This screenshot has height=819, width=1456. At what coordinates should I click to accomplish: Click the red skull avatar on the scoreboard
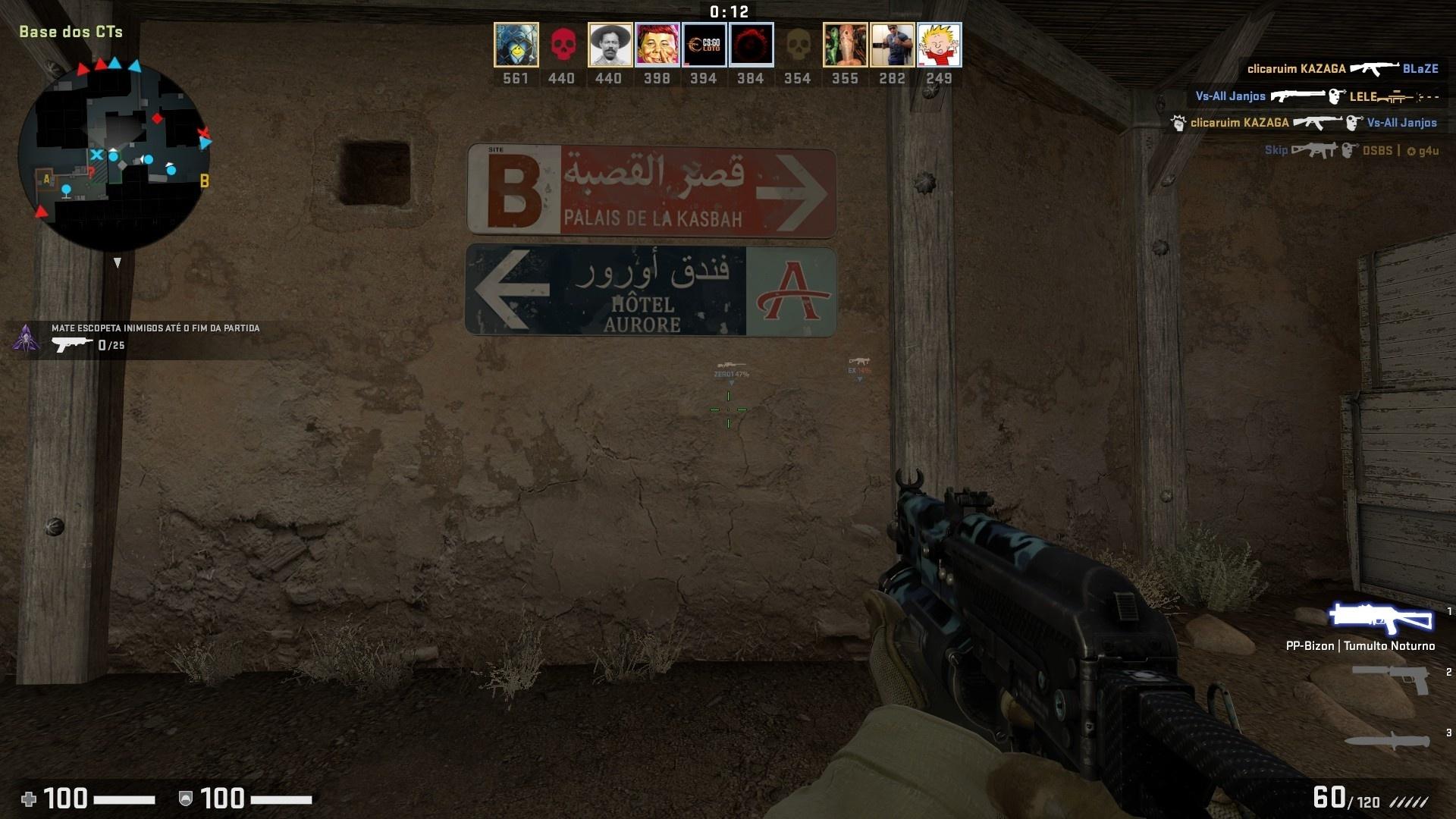[x=562, y=44]
